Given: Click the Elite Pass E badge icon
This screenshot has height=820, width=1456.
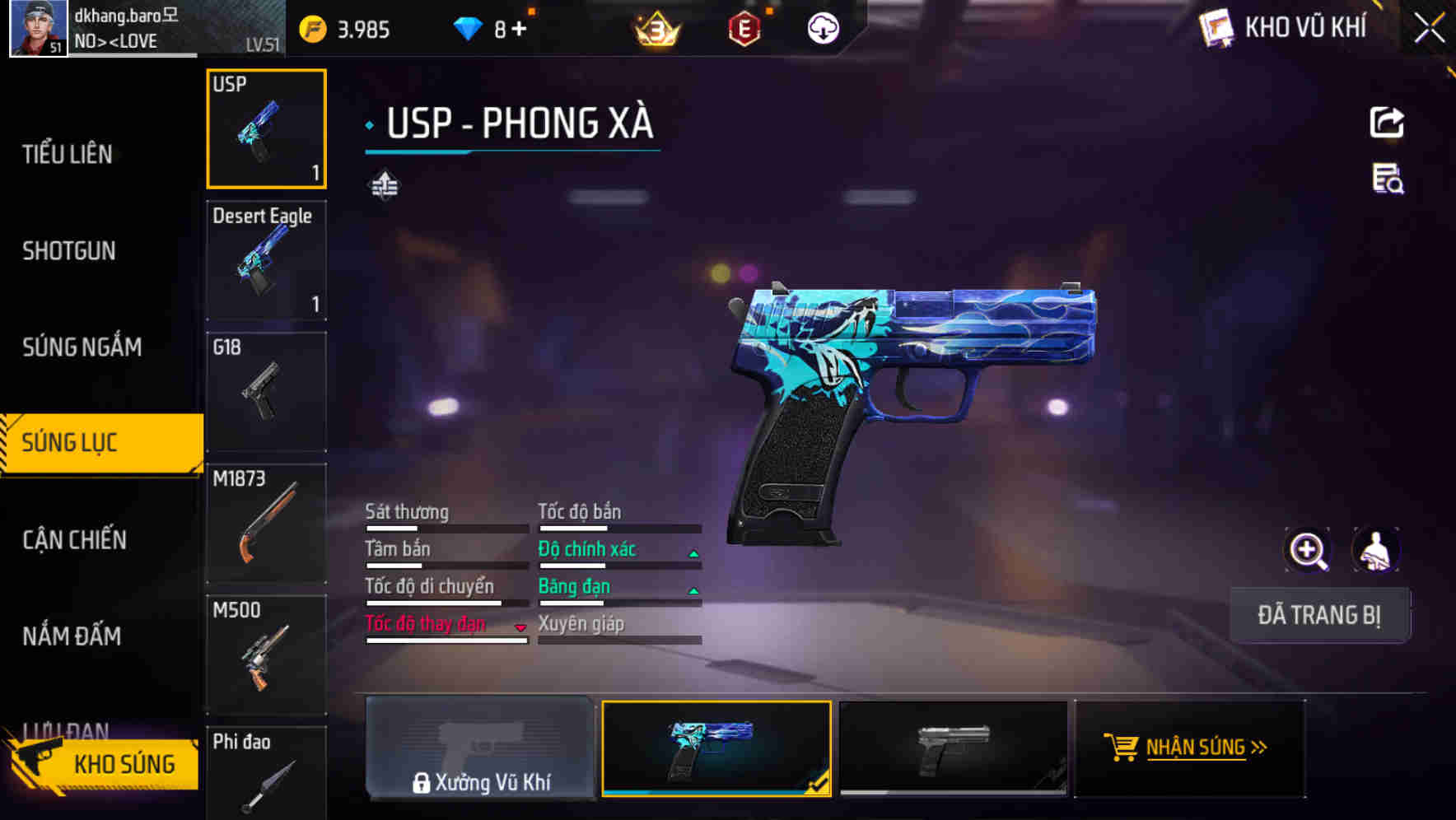Looking at the screenshot, I should coord(744,28).
